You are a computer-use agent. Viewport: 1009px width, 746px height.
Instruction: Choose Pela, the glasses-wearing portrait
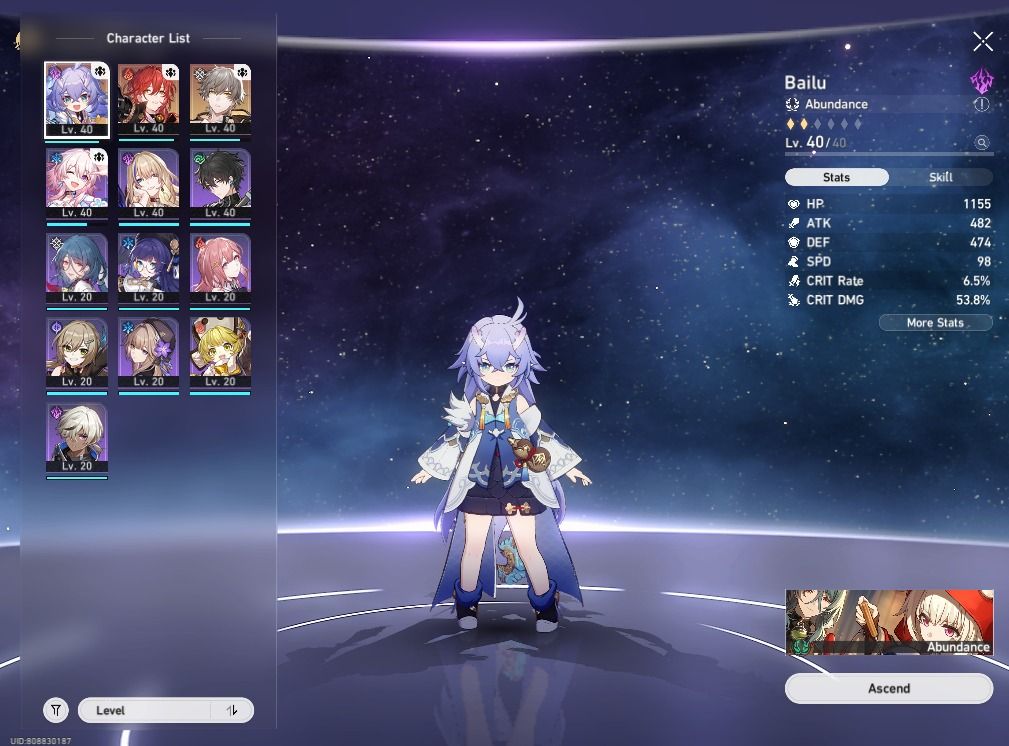[x=148, y=269]
